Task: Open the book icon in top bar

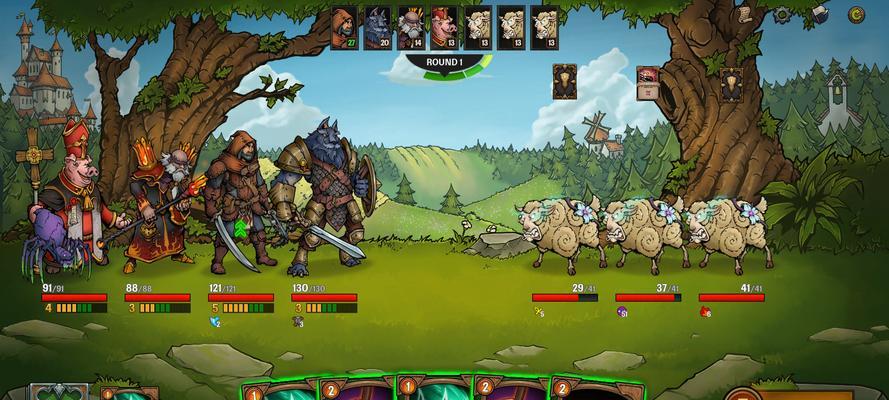Action: 819,14
